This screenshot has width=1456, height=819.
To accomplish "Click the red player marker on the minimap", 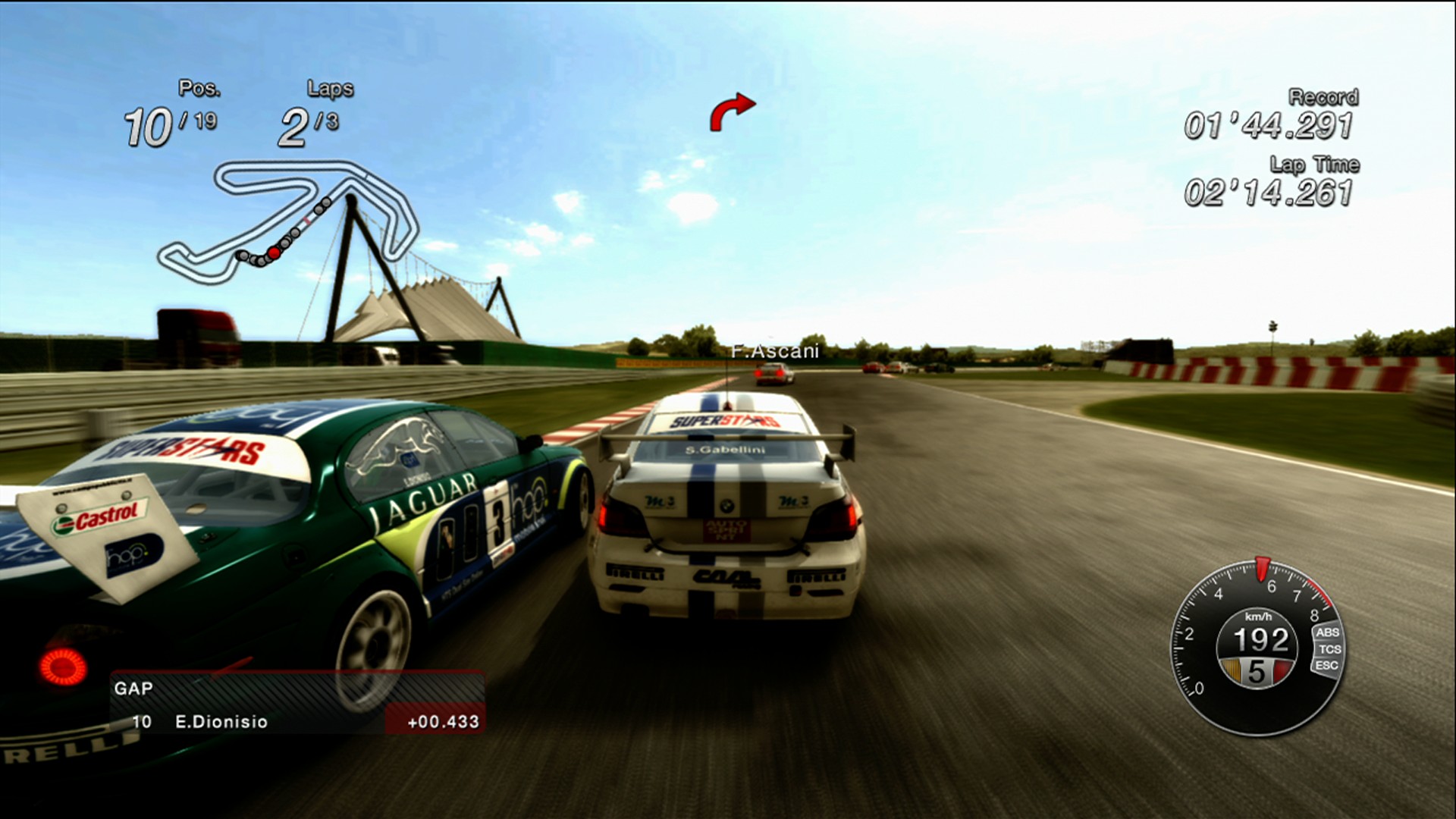I will 274,253.
